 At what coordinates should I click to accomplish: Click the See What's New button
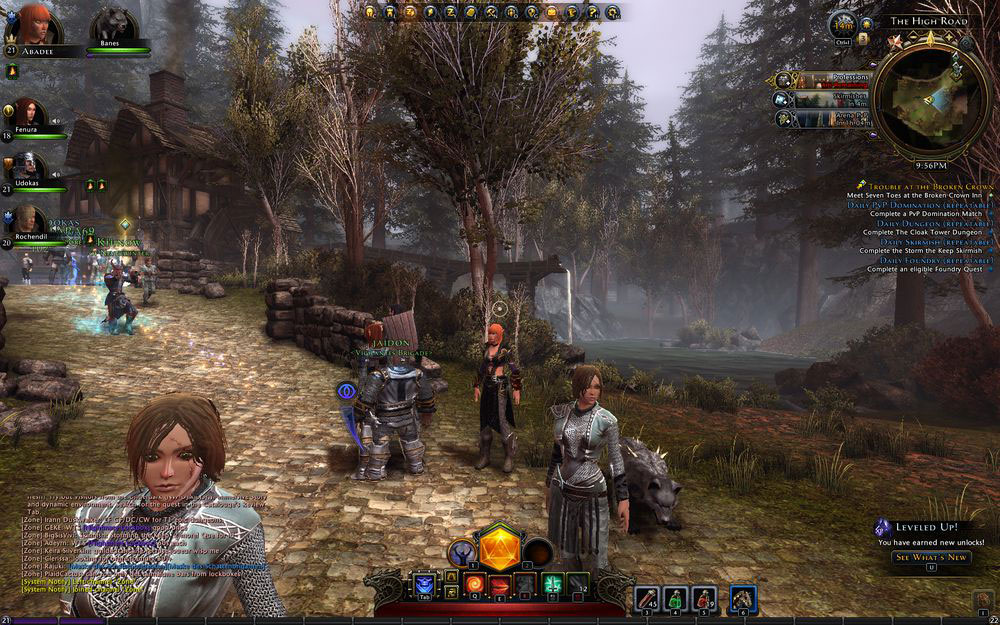pos(930,557)
